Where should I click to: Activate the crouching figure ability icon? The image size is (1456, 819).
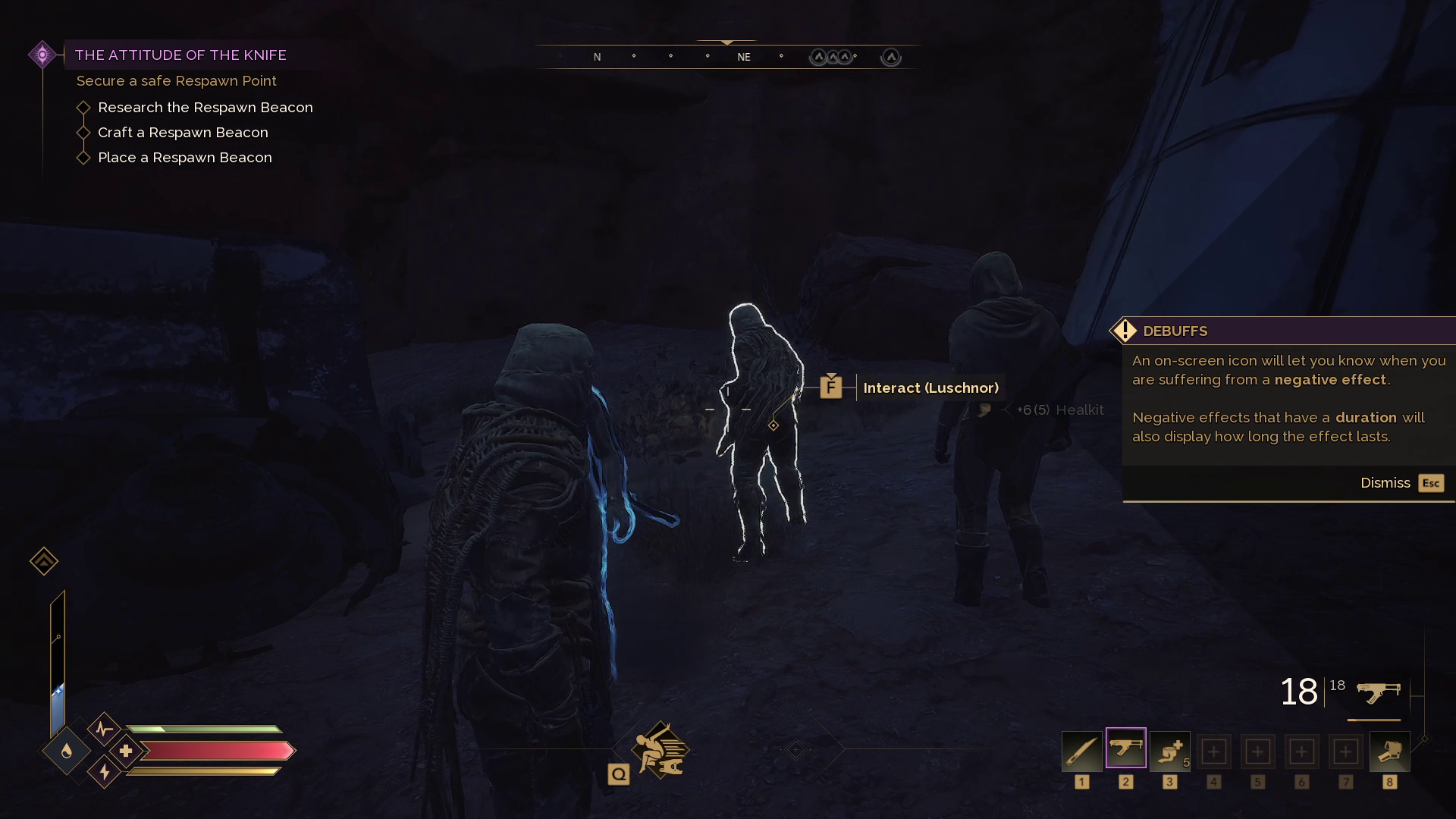660,750
